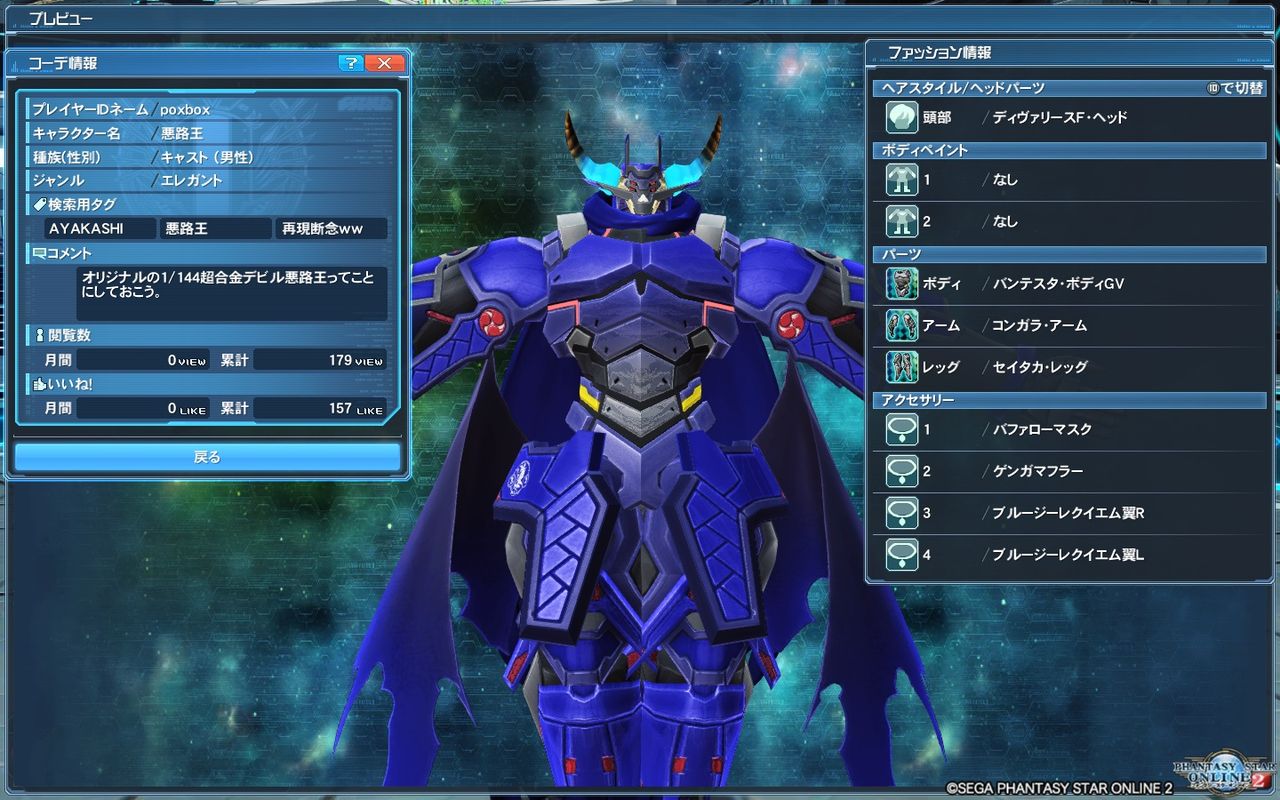Toggle hairstyle/head part display with ⑩で切替
1280x800 pixels.
1234,87
